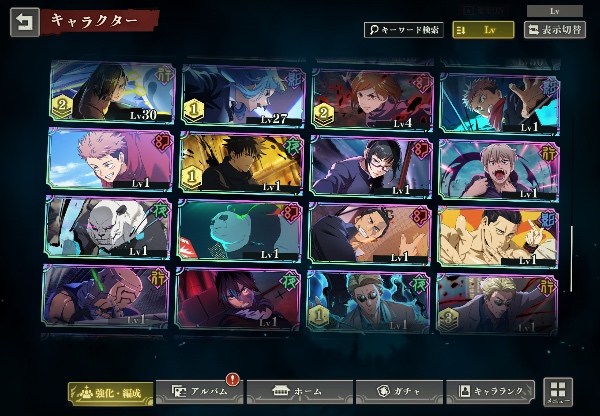The height and width of the screenshot is (416, 600).
Task: Go to the ホーム home screen
Action: (291, 392)
